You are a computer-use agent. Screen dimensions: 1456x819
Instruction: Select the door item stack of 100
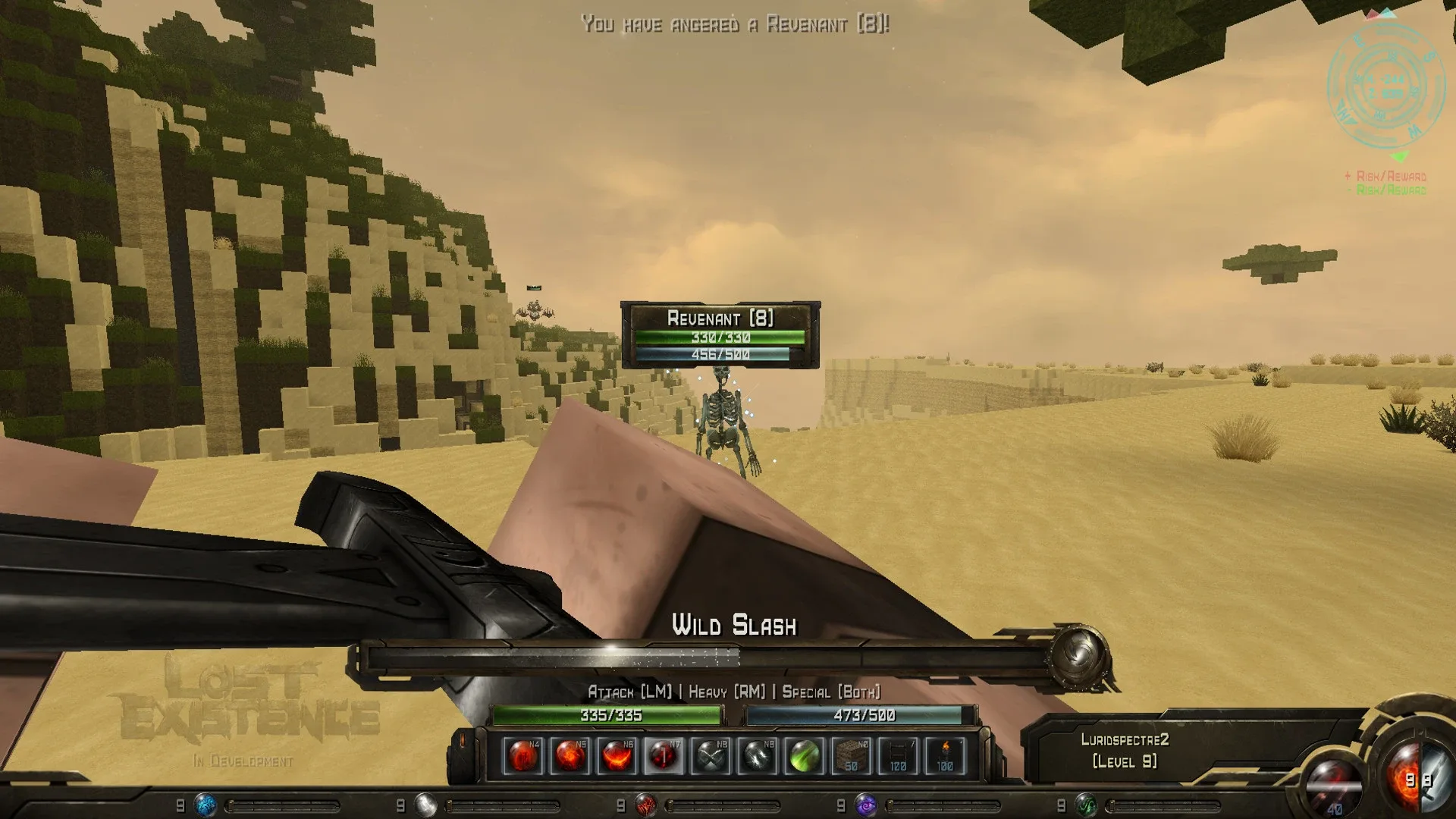(897, 755)
